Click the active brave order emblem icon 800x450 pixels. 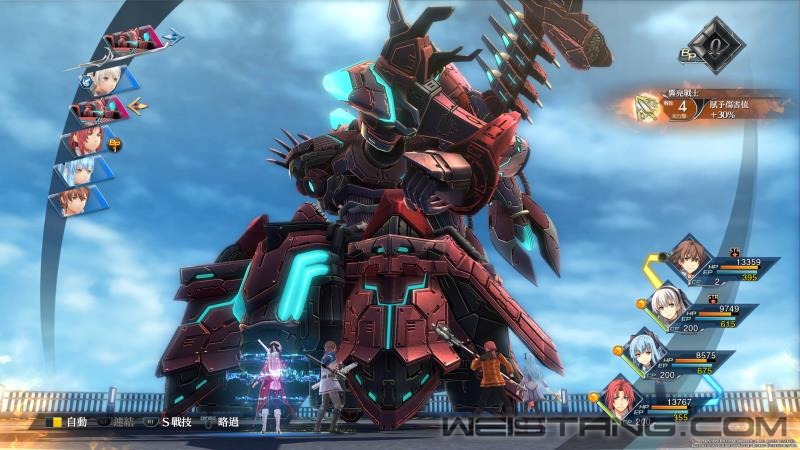pos(649,107)
